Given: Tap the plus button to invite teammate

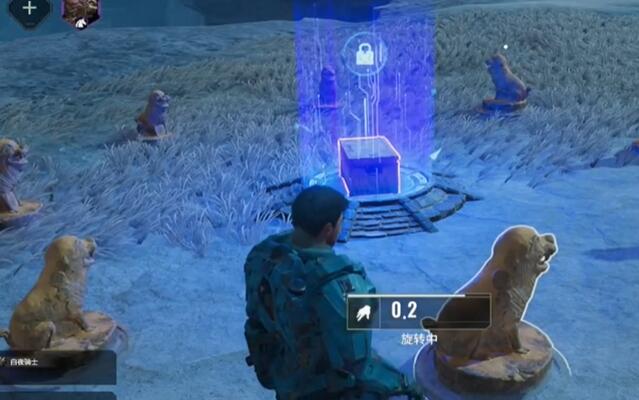Looking at the screenshot, I should click(x=29, y=9).
